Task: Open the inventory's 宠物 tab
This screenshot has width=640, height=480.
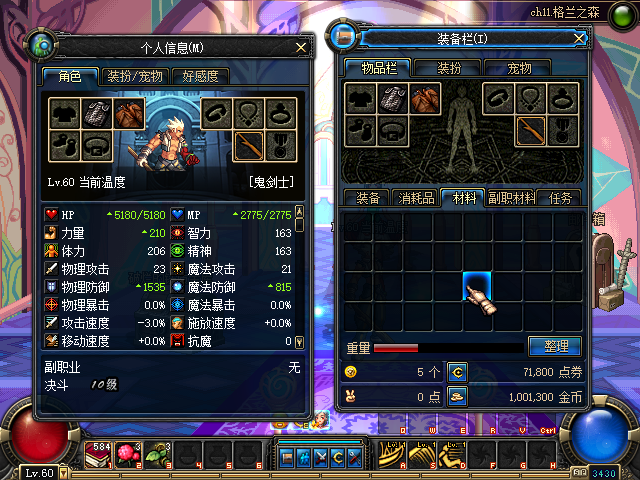Action: point(519,68)
